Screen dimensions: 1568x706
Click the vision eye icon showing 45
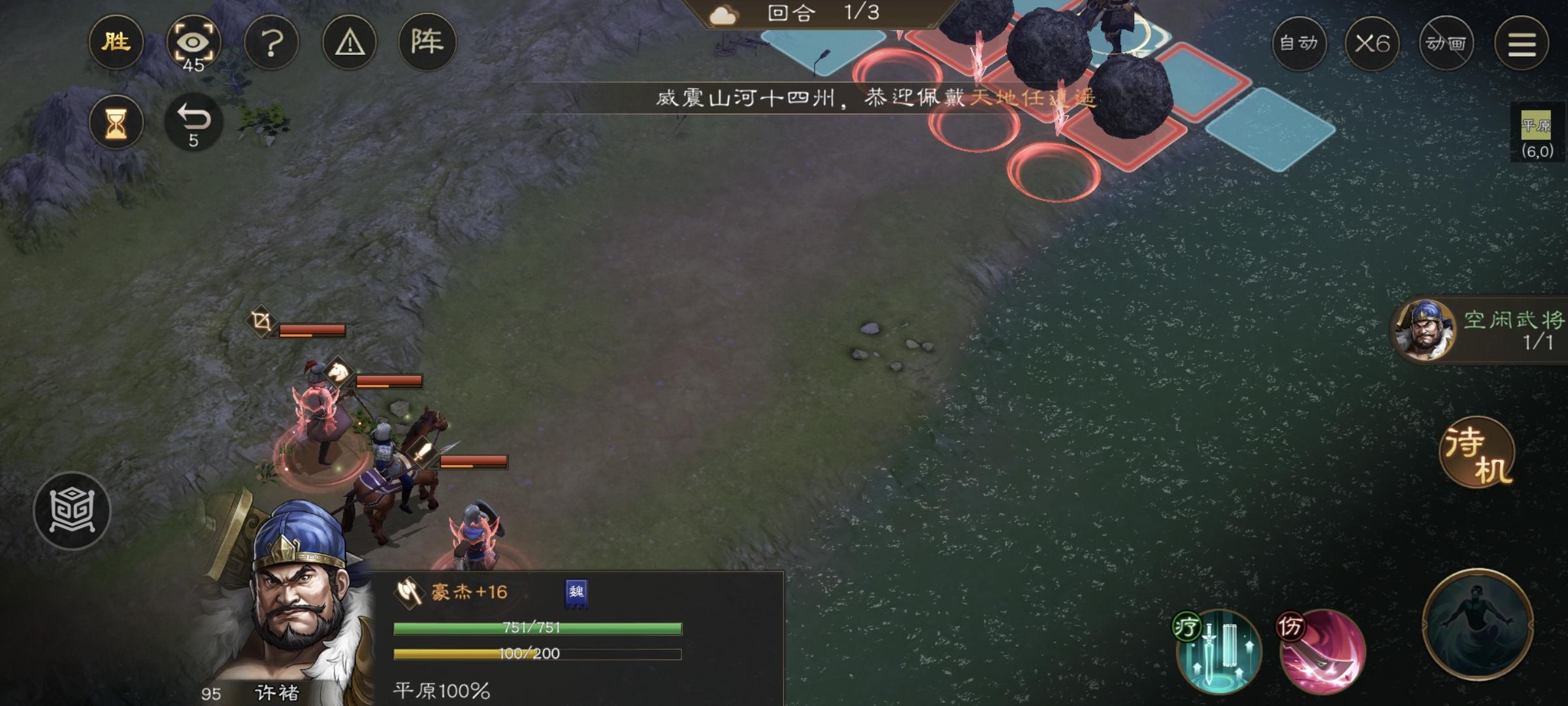[194, 42]
